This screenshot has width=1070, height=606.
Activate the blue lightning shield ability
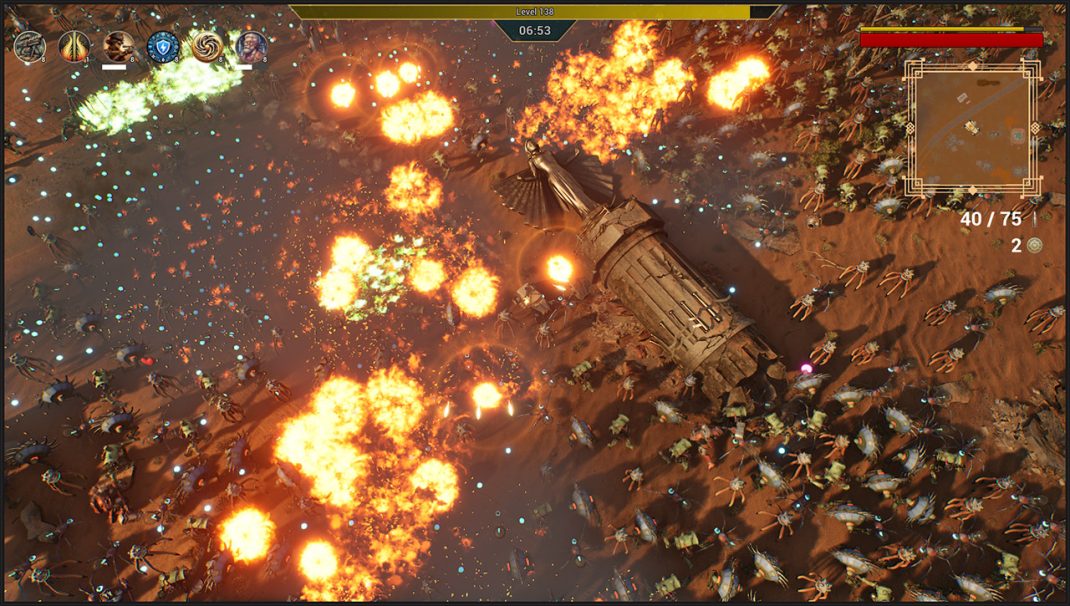(x=163, y=46)
